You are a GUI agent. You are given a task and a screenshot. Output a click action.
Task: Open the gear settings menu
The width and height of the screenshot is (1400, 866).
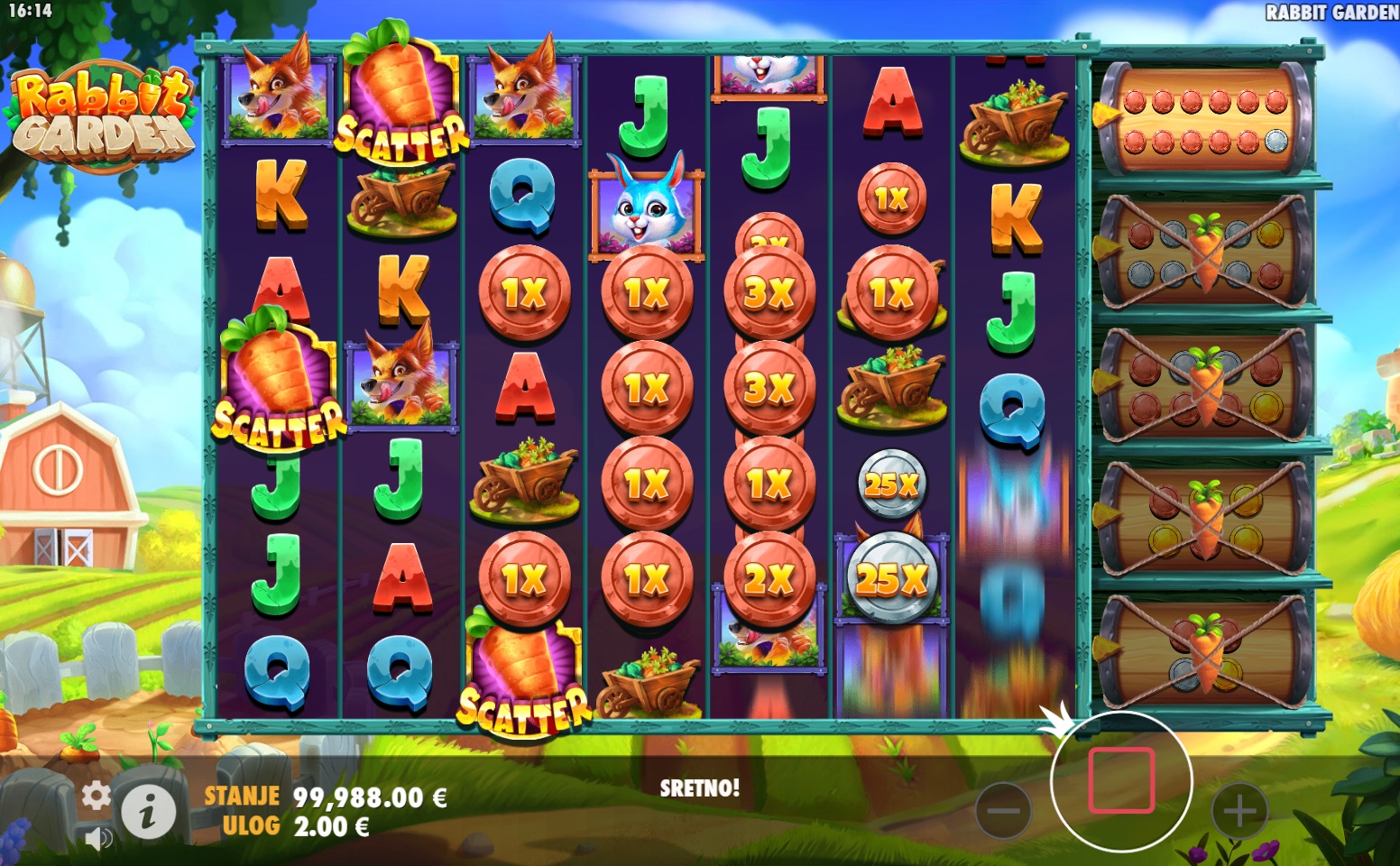point(96,796)
